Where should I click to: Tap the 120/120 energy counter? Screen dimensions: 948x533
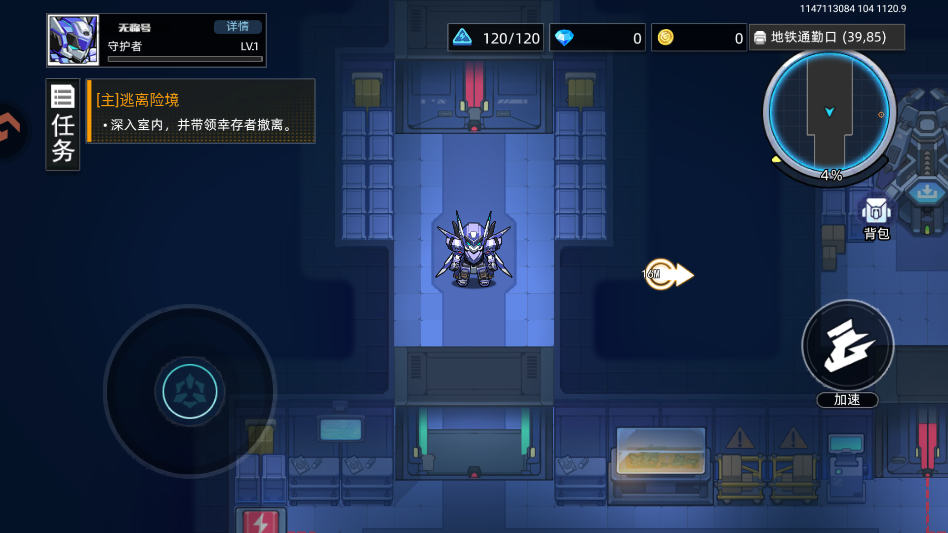click(495, 38)
